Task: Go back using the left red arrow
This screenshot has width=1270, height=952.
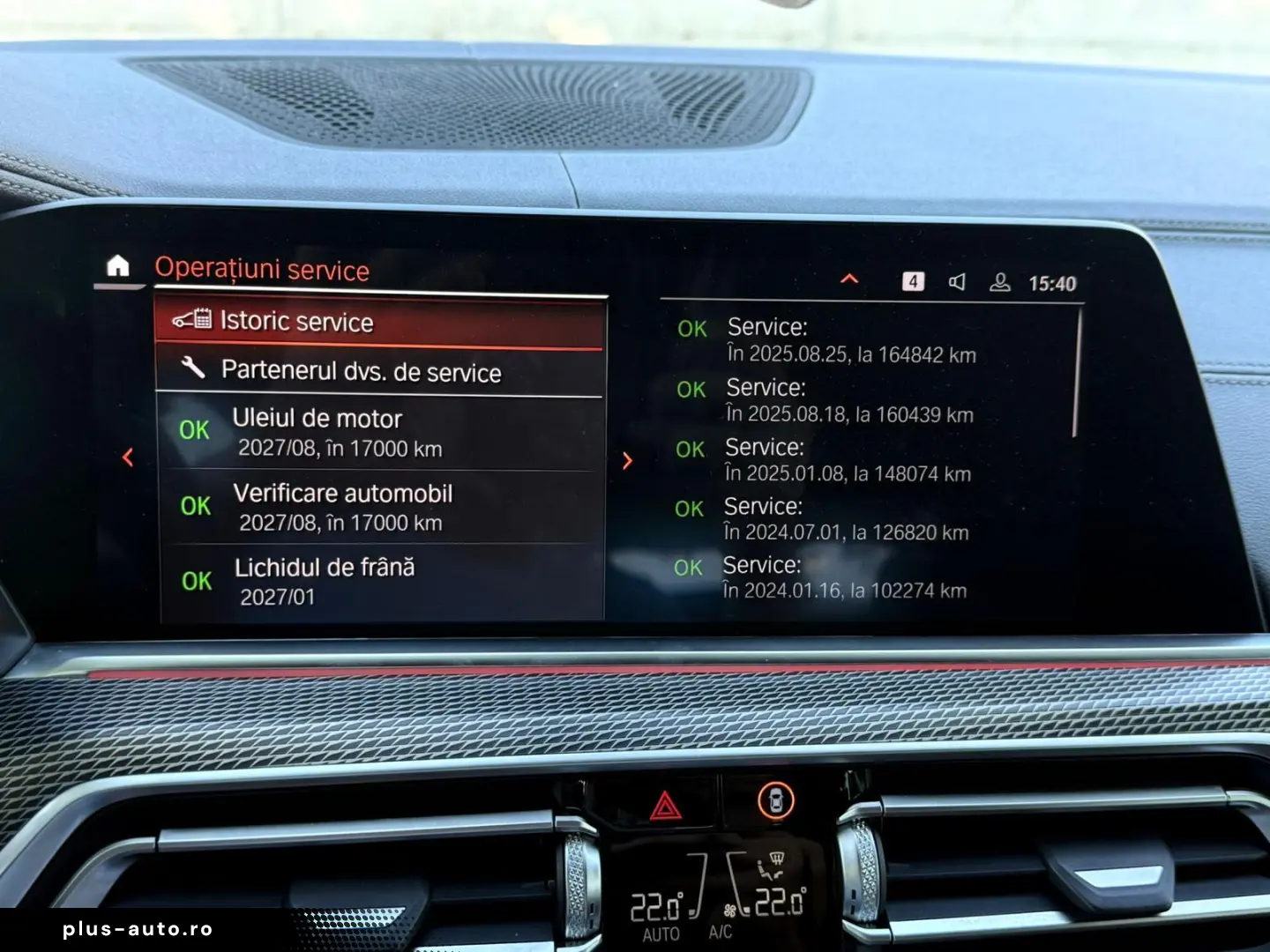Action: point(129,457)
